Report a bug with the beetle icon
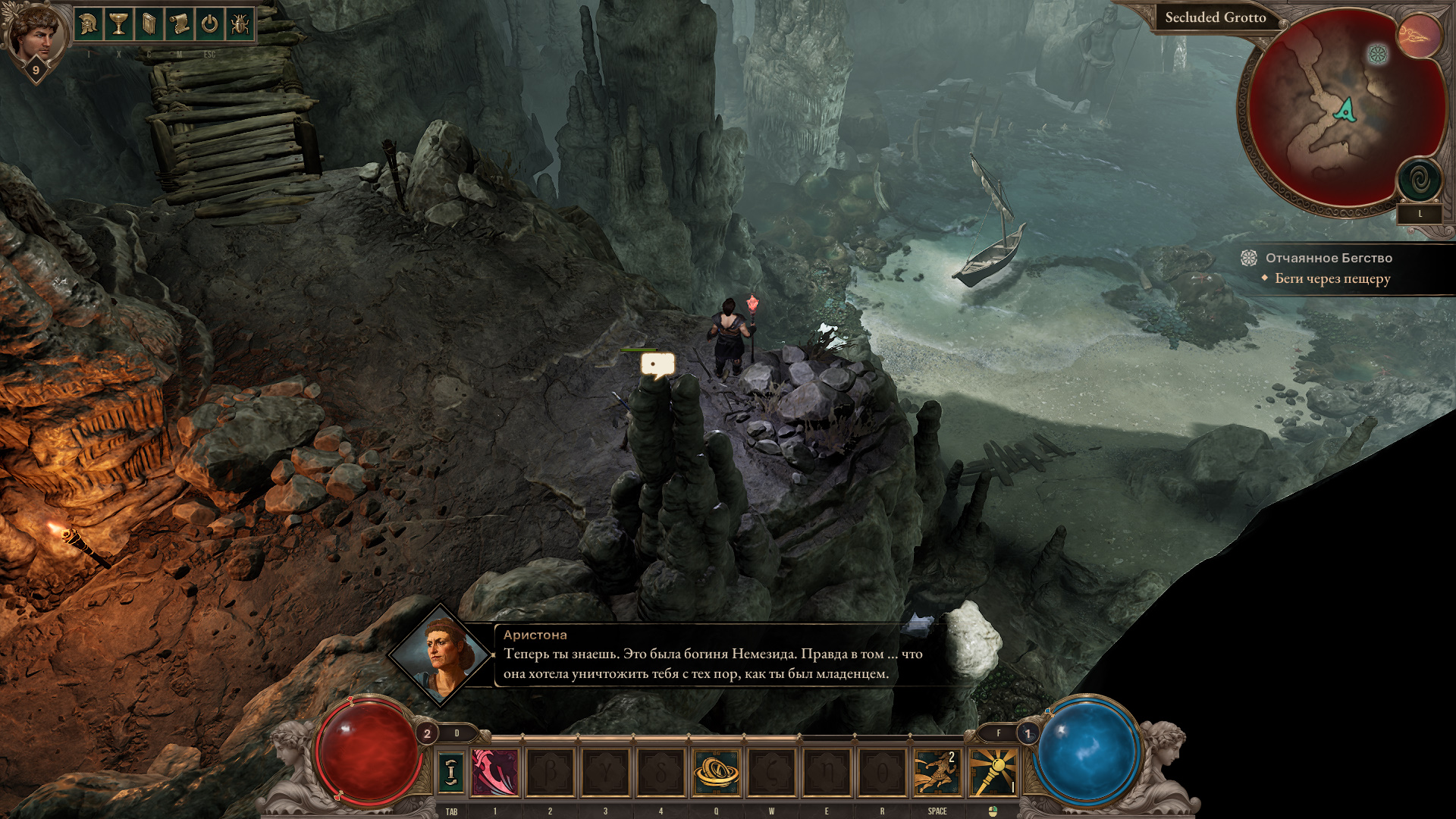 point(240,25)
